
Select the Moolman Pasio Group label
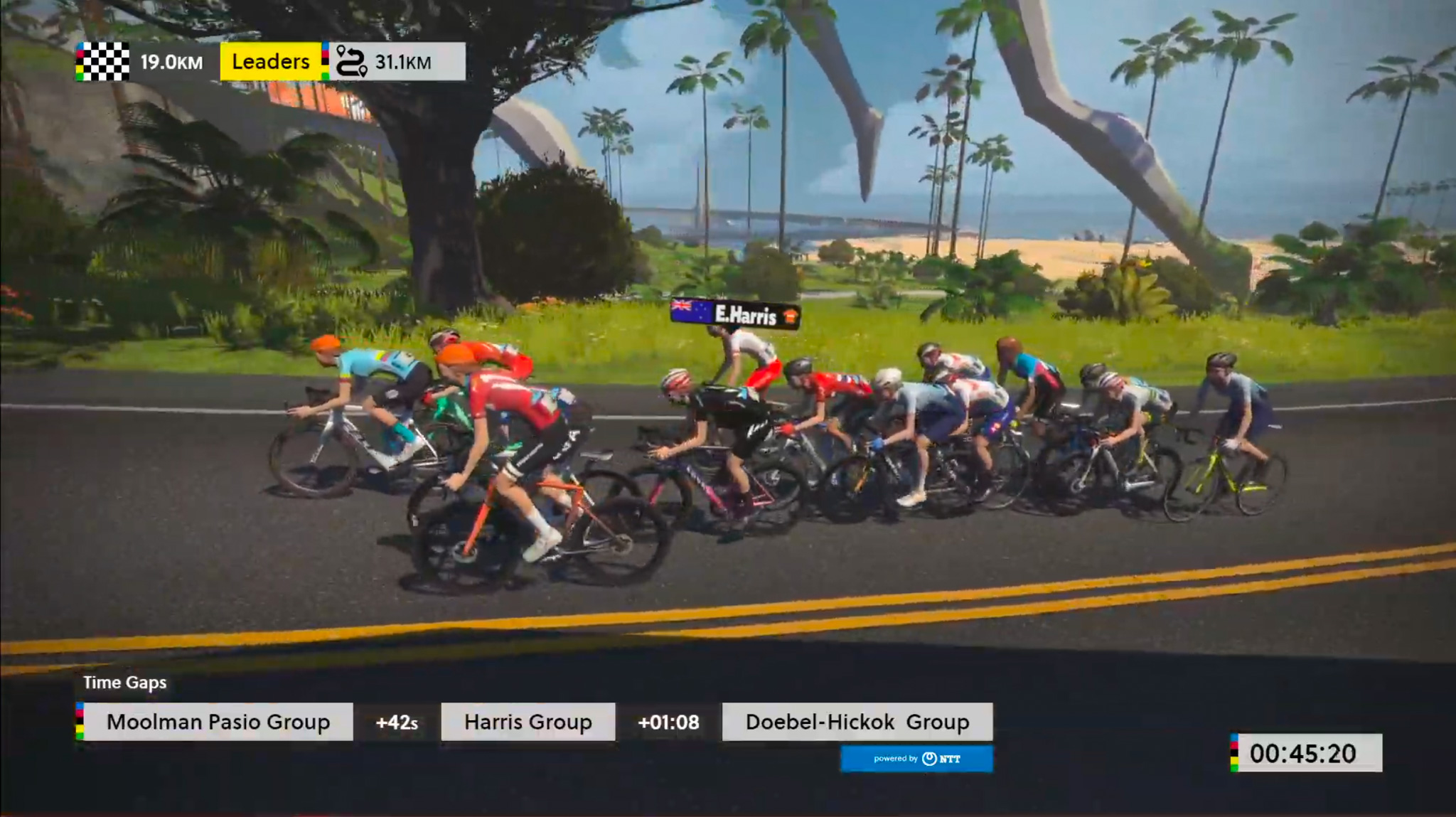218,722
